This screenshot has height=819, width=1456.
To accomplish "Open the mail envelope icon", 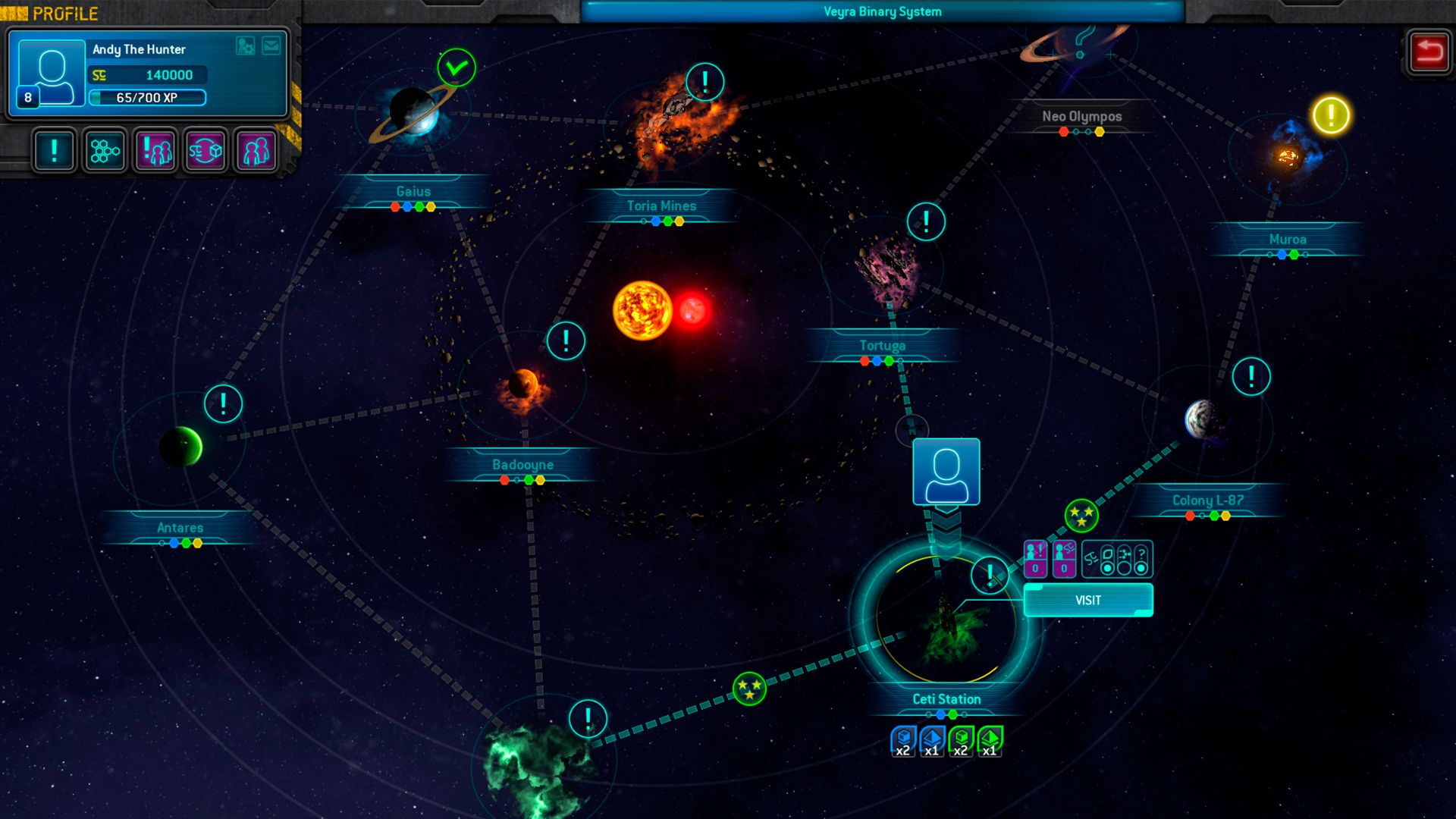I will (271, 46).
